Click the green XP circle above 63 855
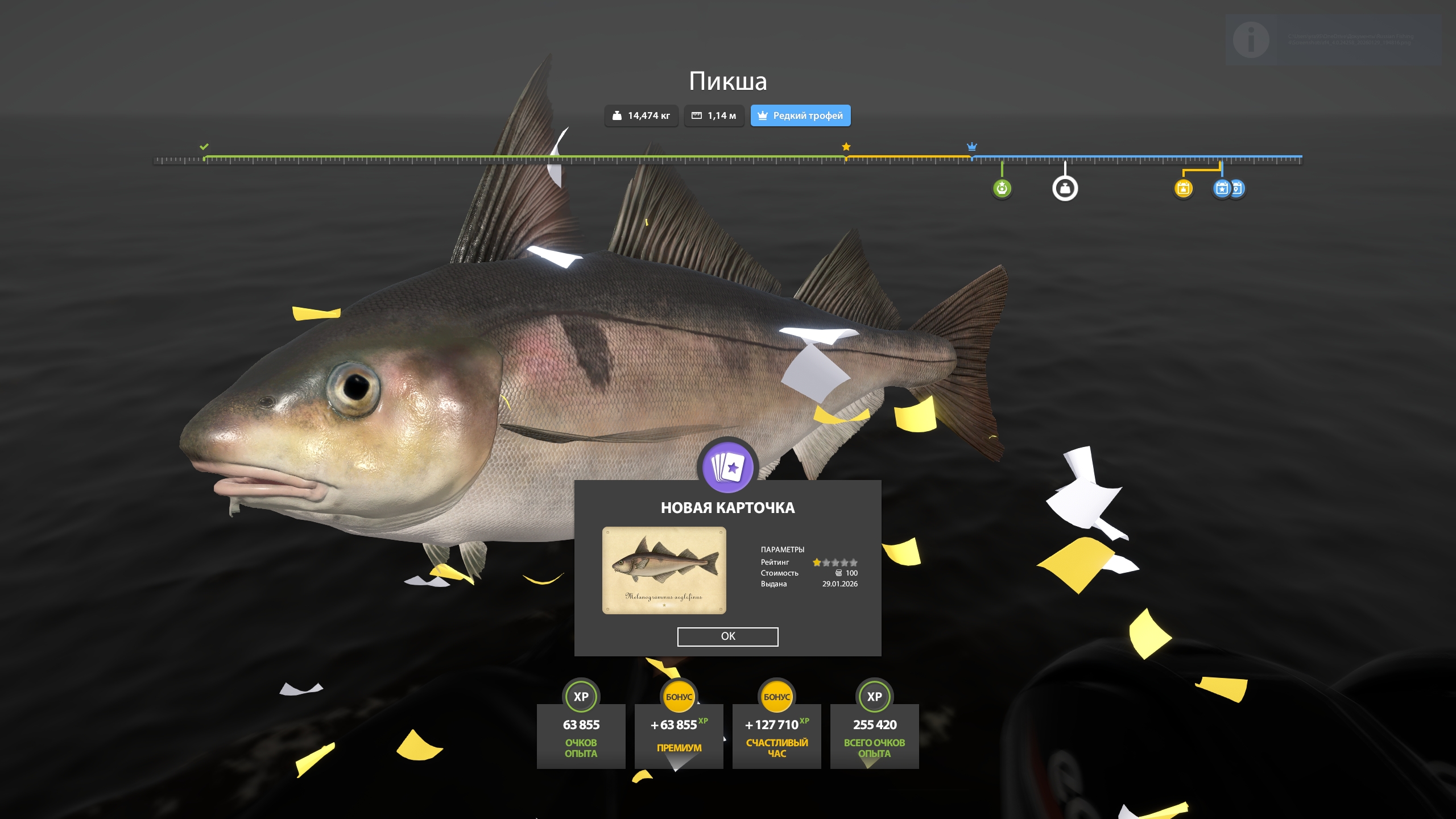 click(x=581, y=696)
